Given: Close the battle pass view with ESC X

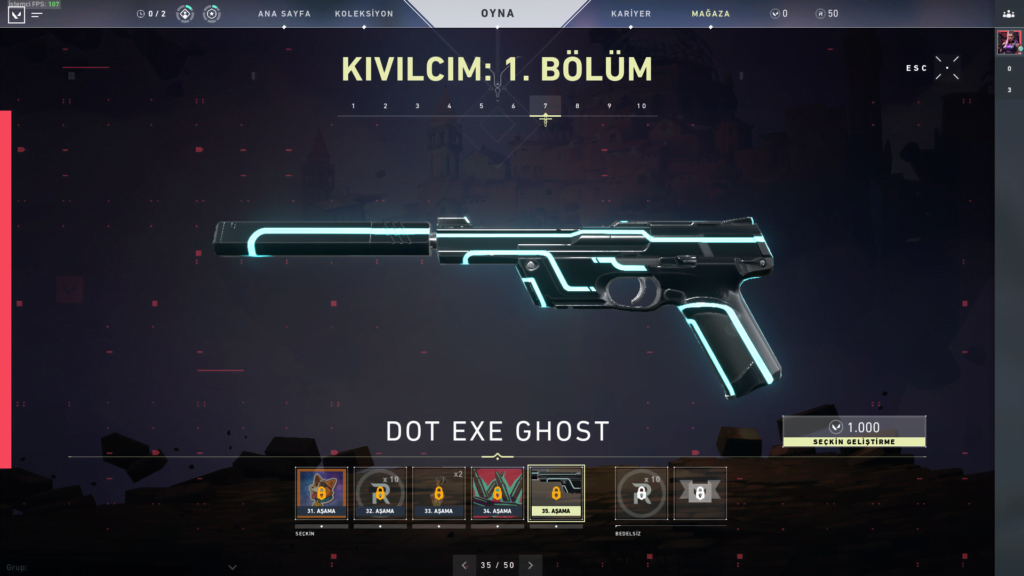Looking at the screenshot, I should tap(947, 68).
